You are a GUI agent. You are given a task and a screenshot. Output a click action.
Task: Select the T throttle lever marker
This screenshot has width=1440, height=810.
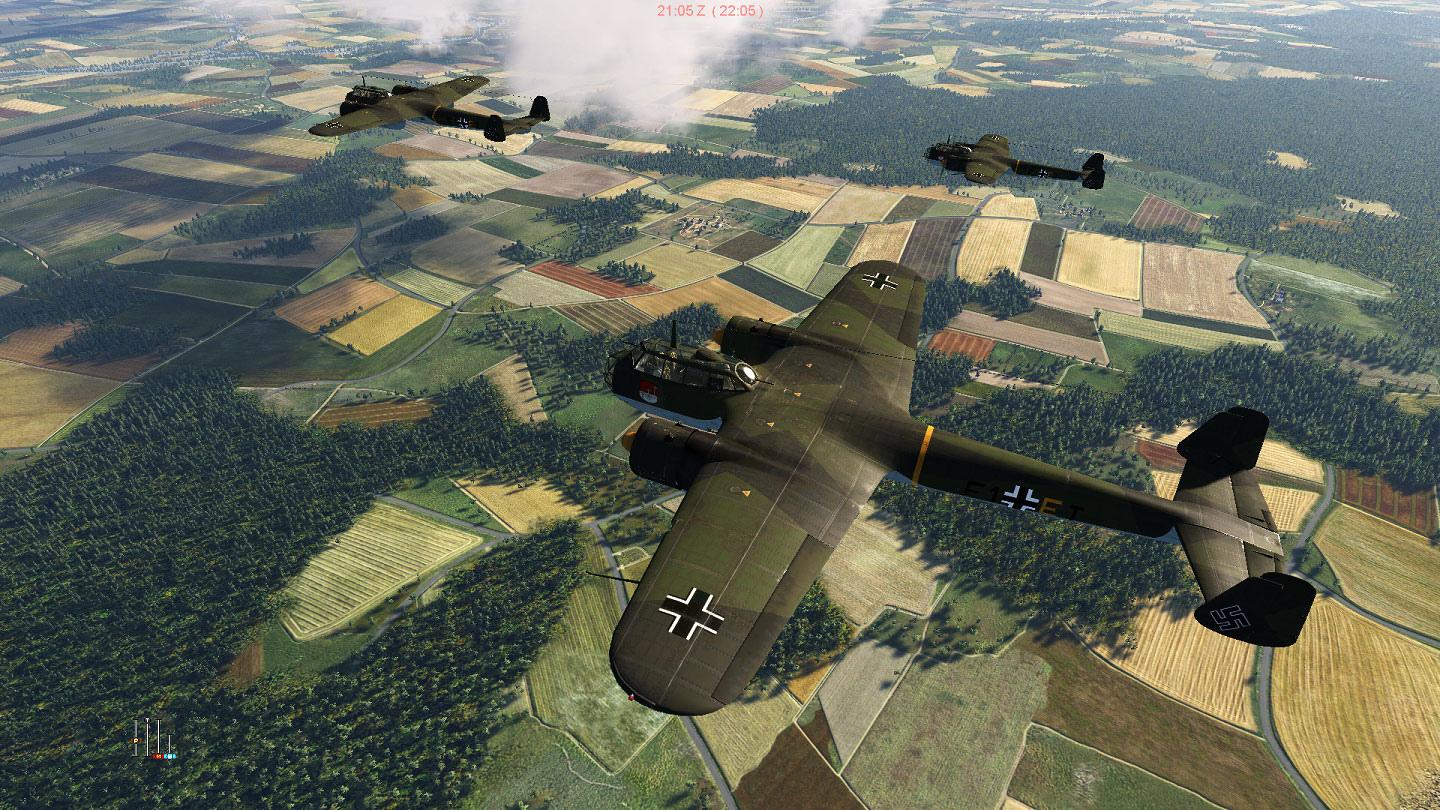tap(147, 721)
